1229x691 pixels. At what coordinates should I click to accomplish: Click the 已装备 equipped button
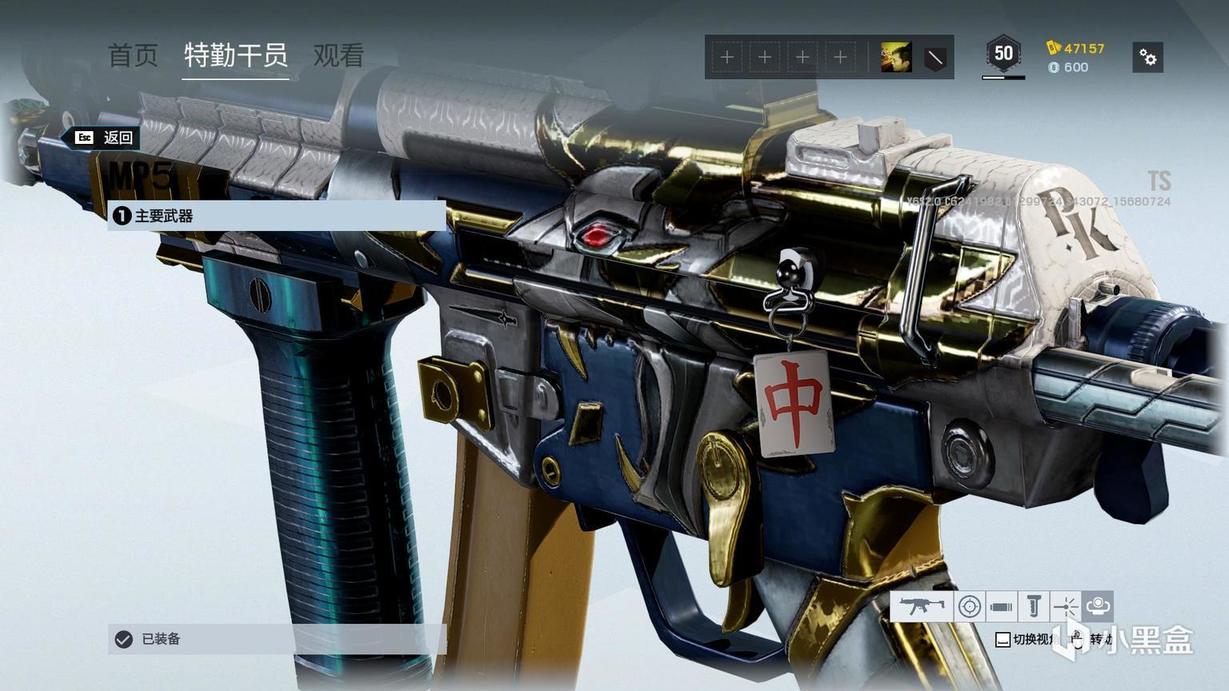tap(276, 639)
